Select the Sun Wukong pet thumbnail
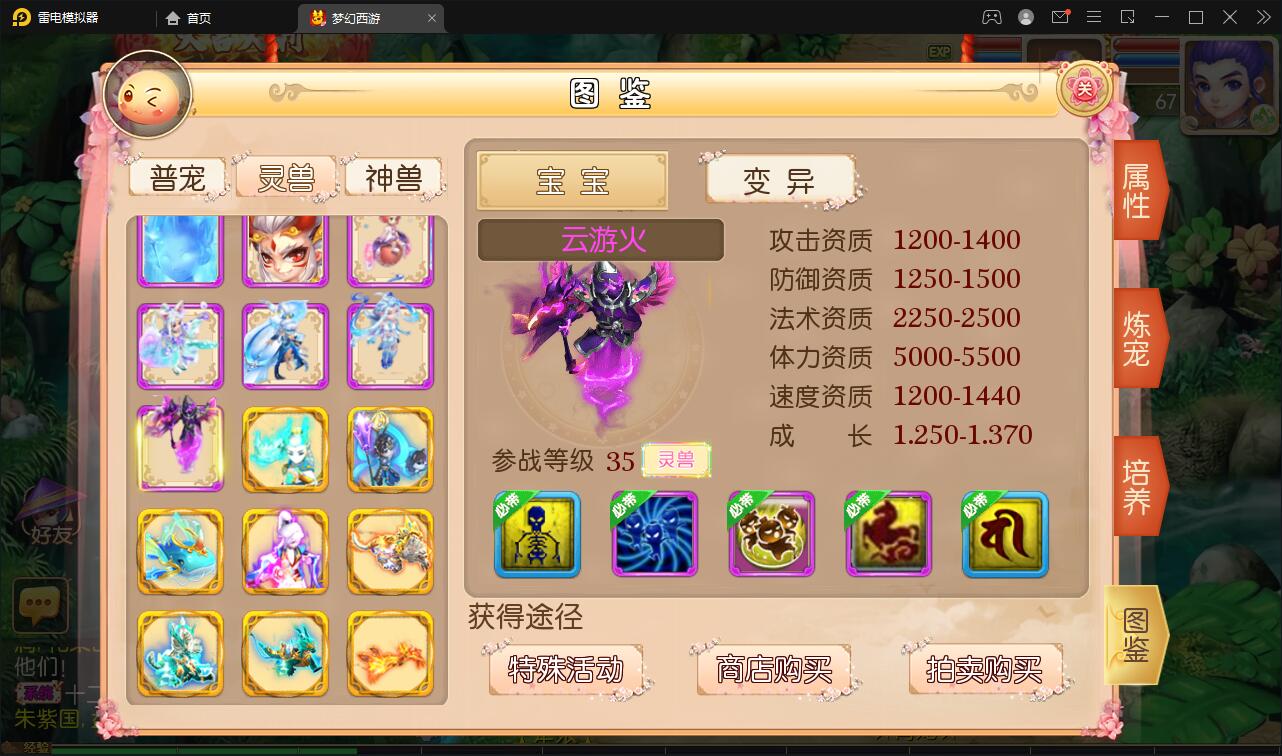Viewport: 1282px width, 756px height. 285,250
